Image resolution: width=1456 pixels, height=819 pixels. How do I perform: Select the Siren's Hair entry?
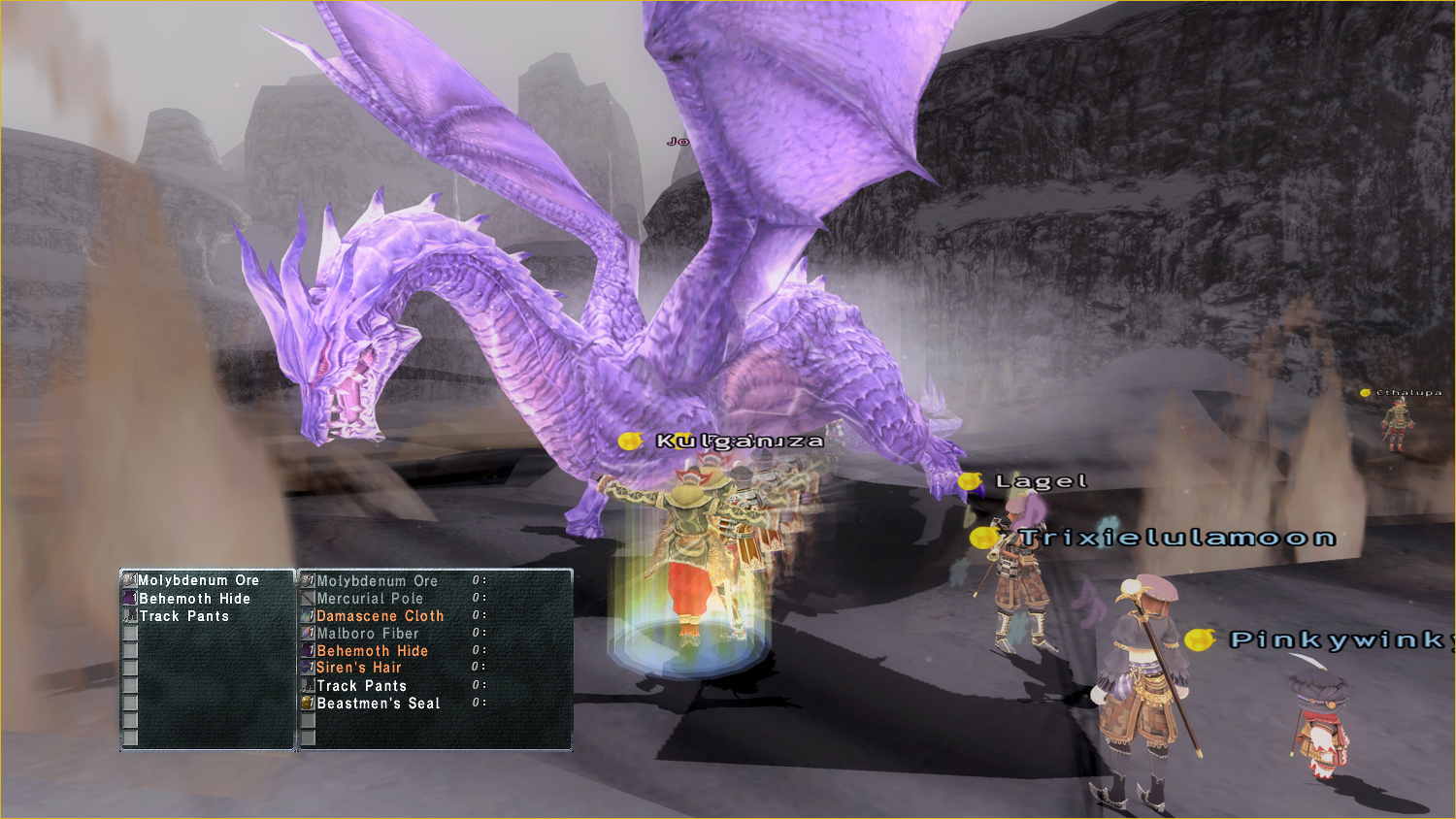[x=358, y=668]
